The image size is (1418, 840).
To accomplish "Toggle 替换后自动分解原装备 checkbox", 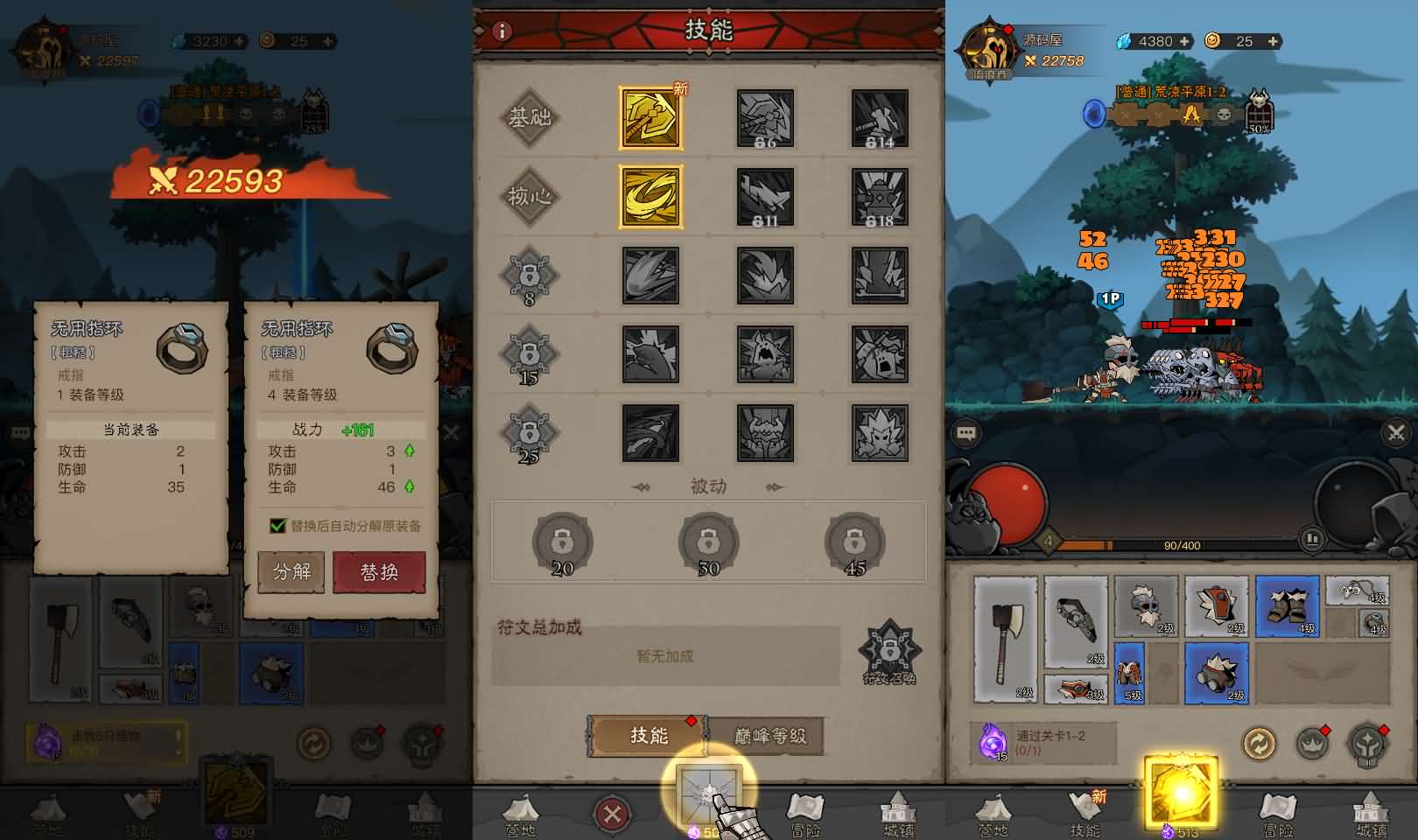I will (x=278, y=527).
